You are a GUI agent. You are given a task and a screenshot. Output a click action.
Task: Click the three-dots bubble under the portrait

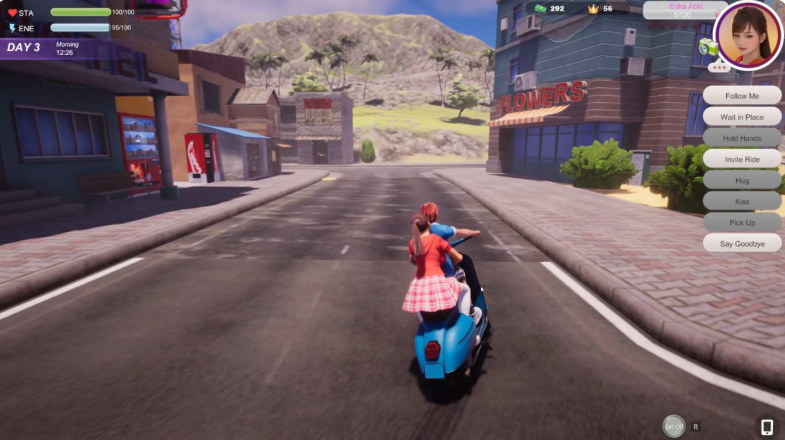(x=718, y=67)
